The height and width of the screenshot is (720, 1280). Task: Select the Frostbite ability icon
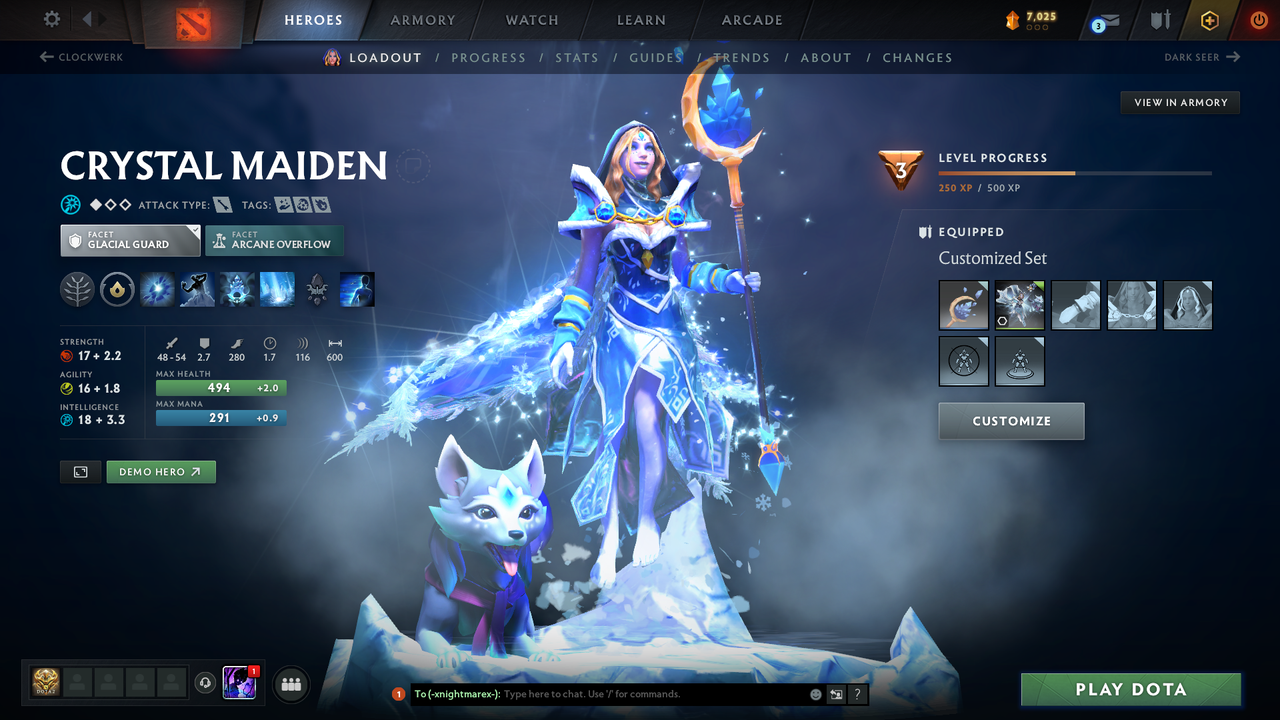click(x=197, y=289)
